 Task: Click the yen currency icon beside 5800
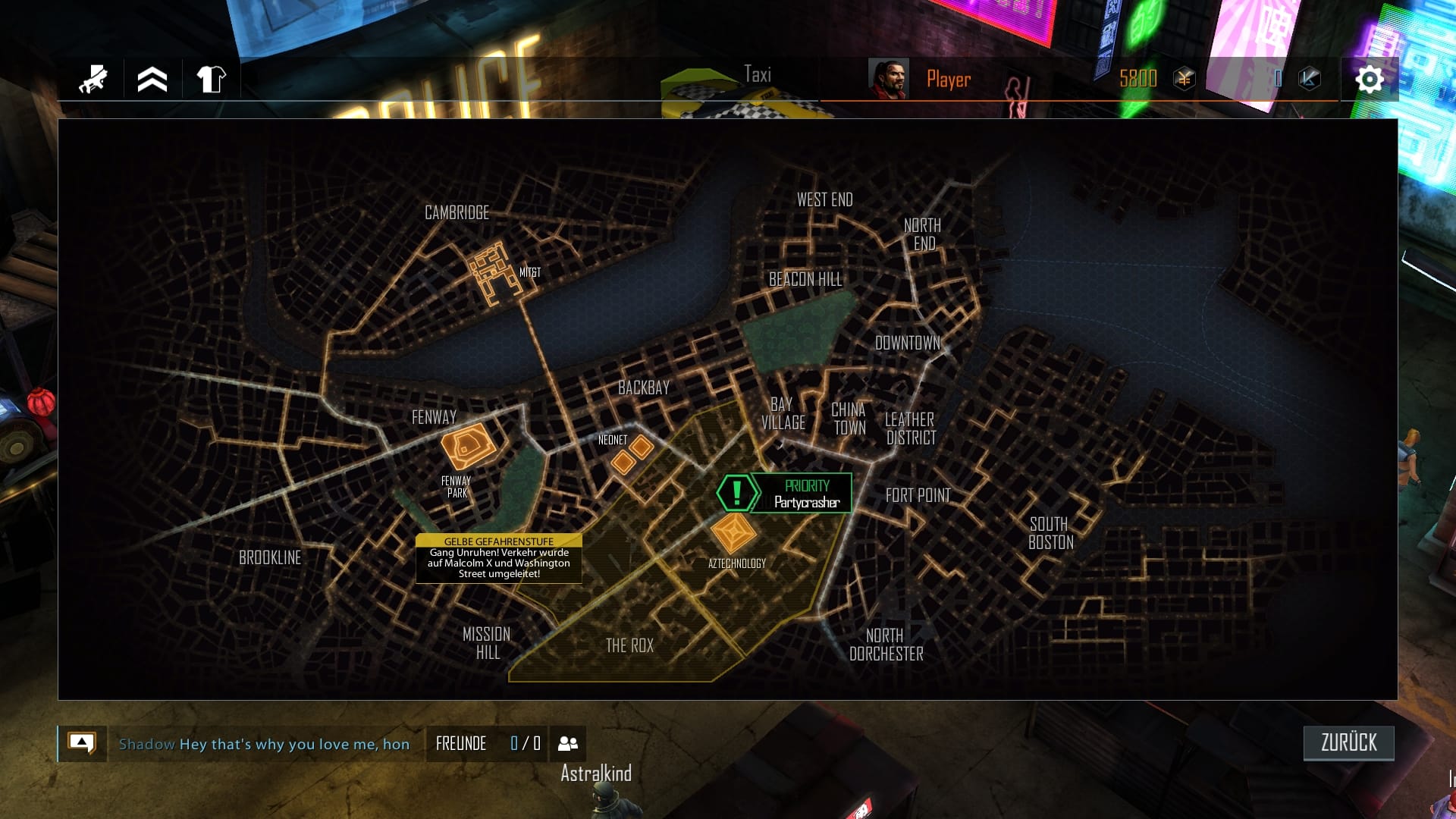(1183, 78)
